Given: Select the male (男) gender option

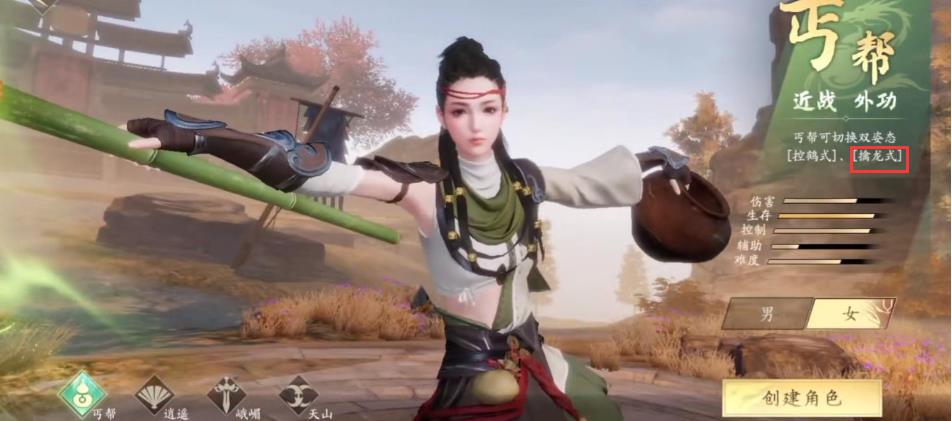Looking at the screenshot, I should click(767, 313).
